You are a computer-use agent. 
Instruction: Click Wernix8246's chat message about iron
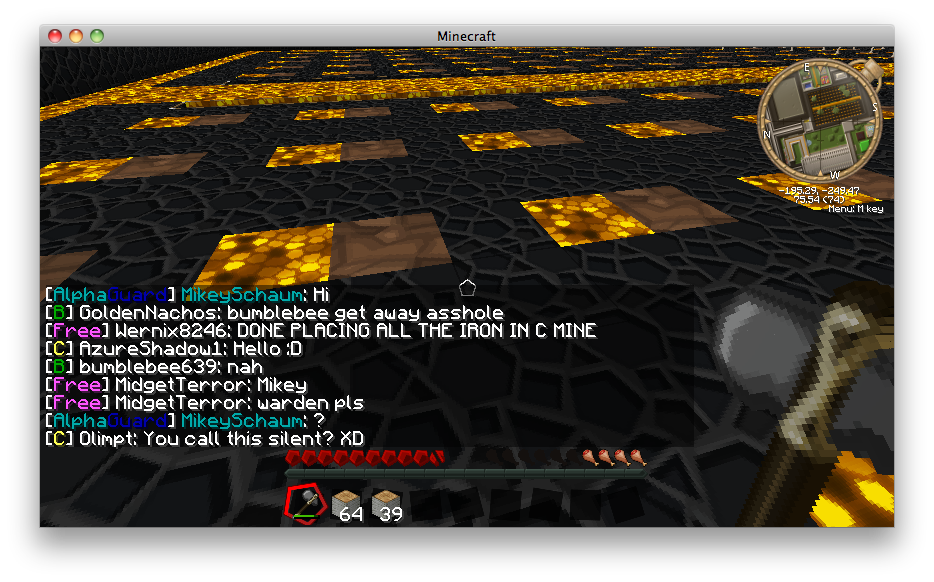coord(321,330)
